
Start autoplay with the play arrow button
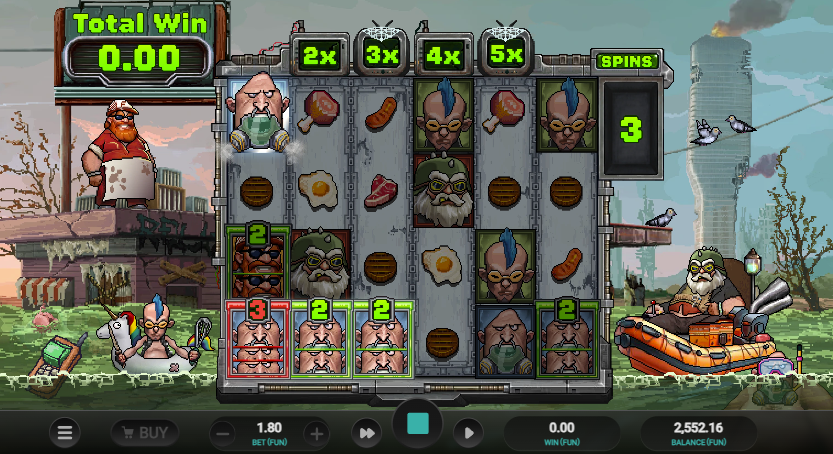point(466,433)
